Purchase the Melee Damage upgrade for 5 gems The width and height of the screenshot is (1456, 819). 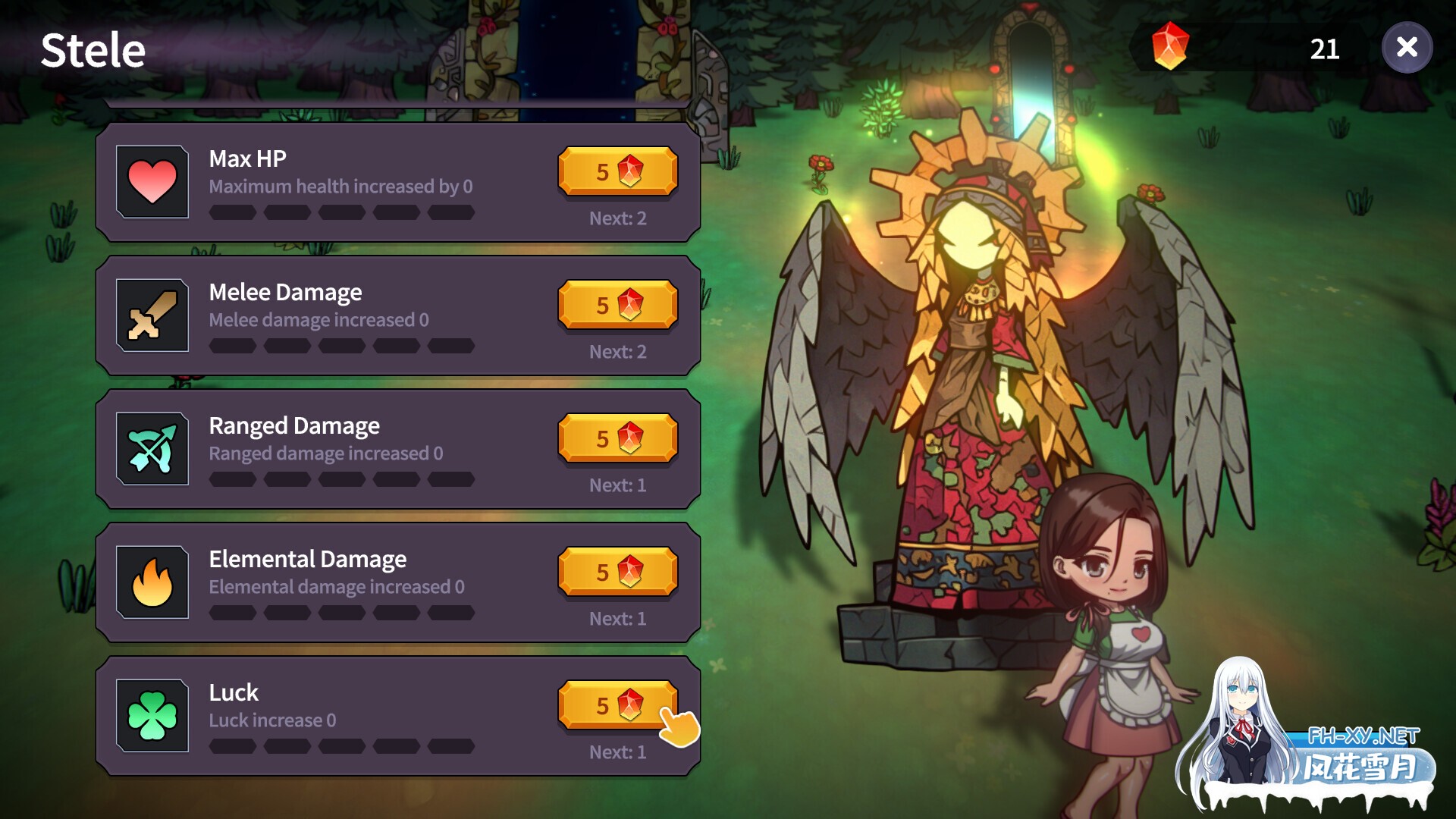point(617,305)
